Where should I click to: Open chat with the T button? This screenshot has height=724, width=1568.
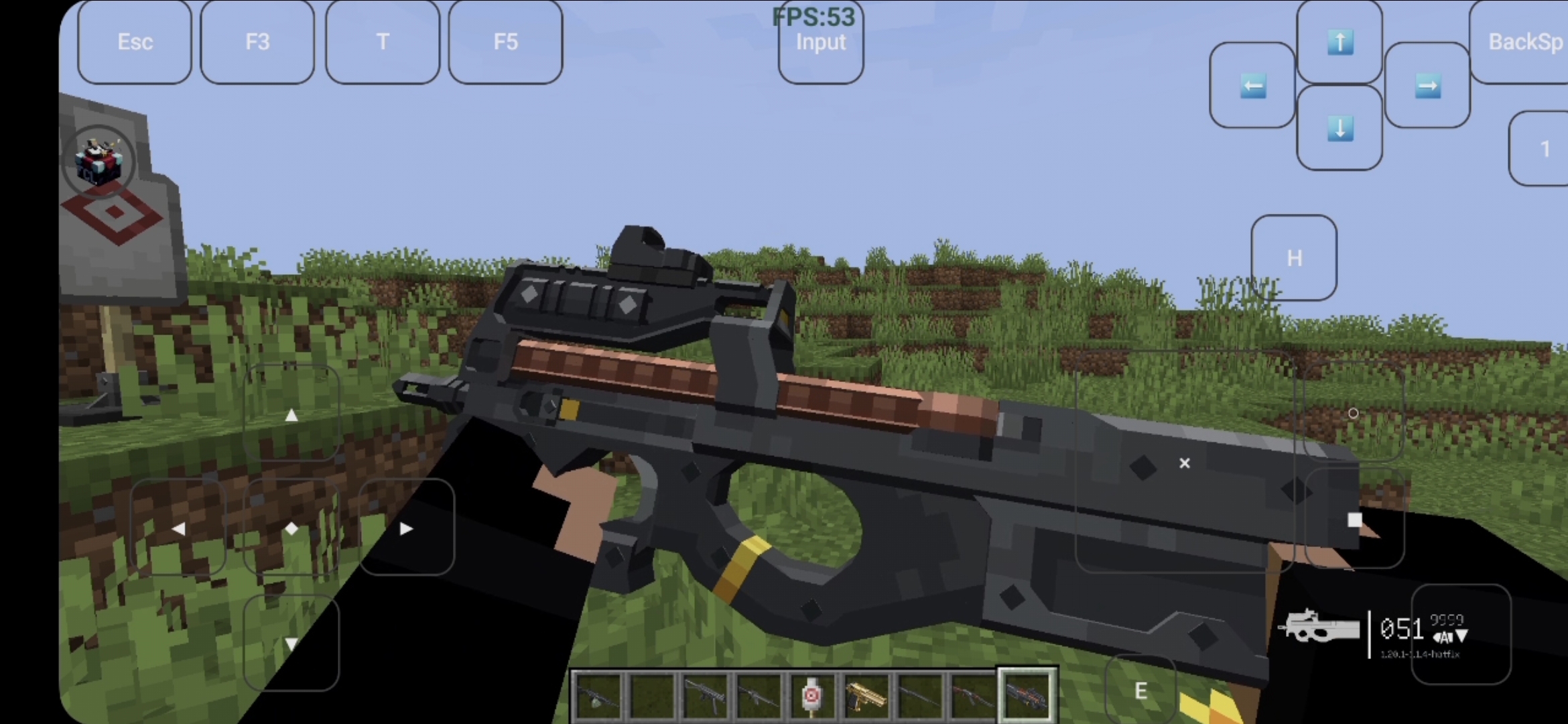(383, 42)
